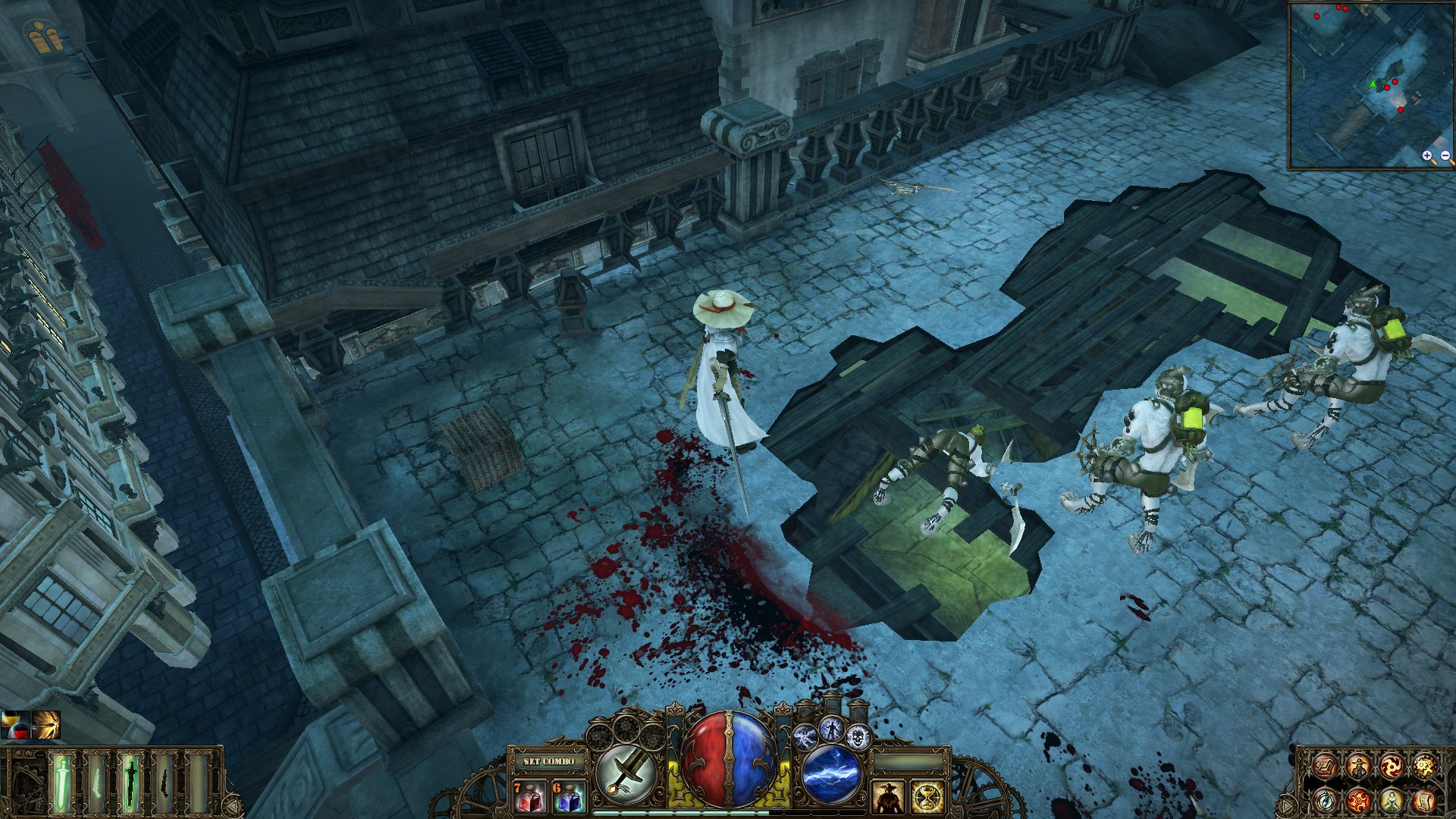The height and width of the screenshot is (819, 1456).
Task: Open the lady companion icon
Action: pyautogui.click(x=1392, y=800)
